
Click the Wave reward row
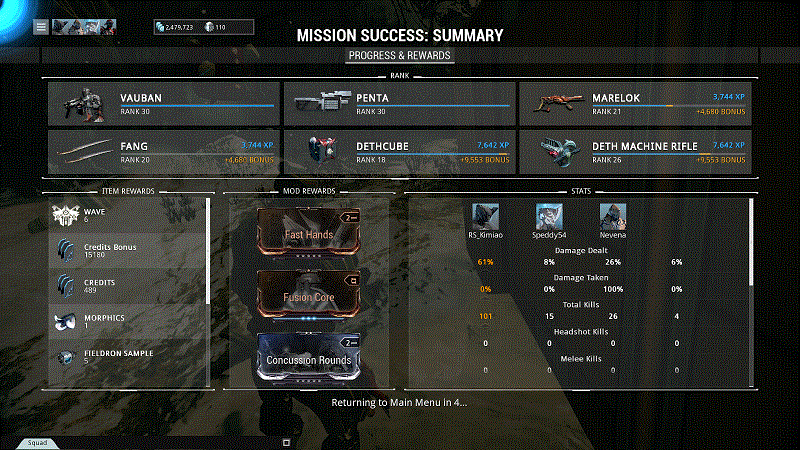[128, 214]
